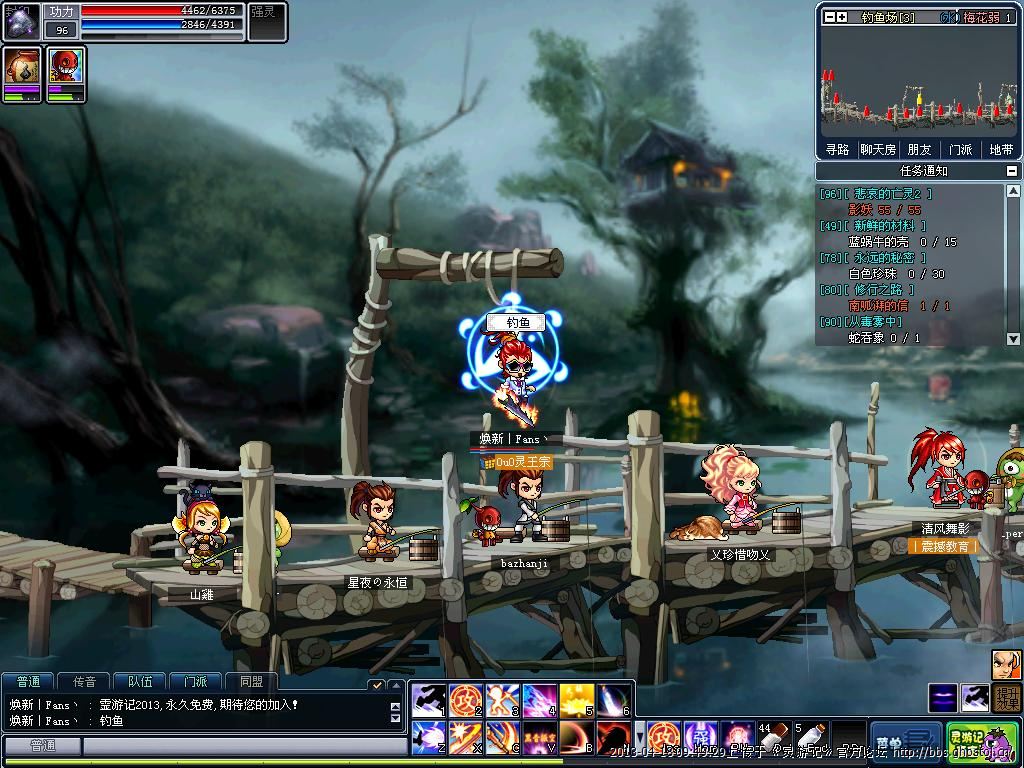
Task: Open the 普通 chat channel selector
Action: pos(42,746)
